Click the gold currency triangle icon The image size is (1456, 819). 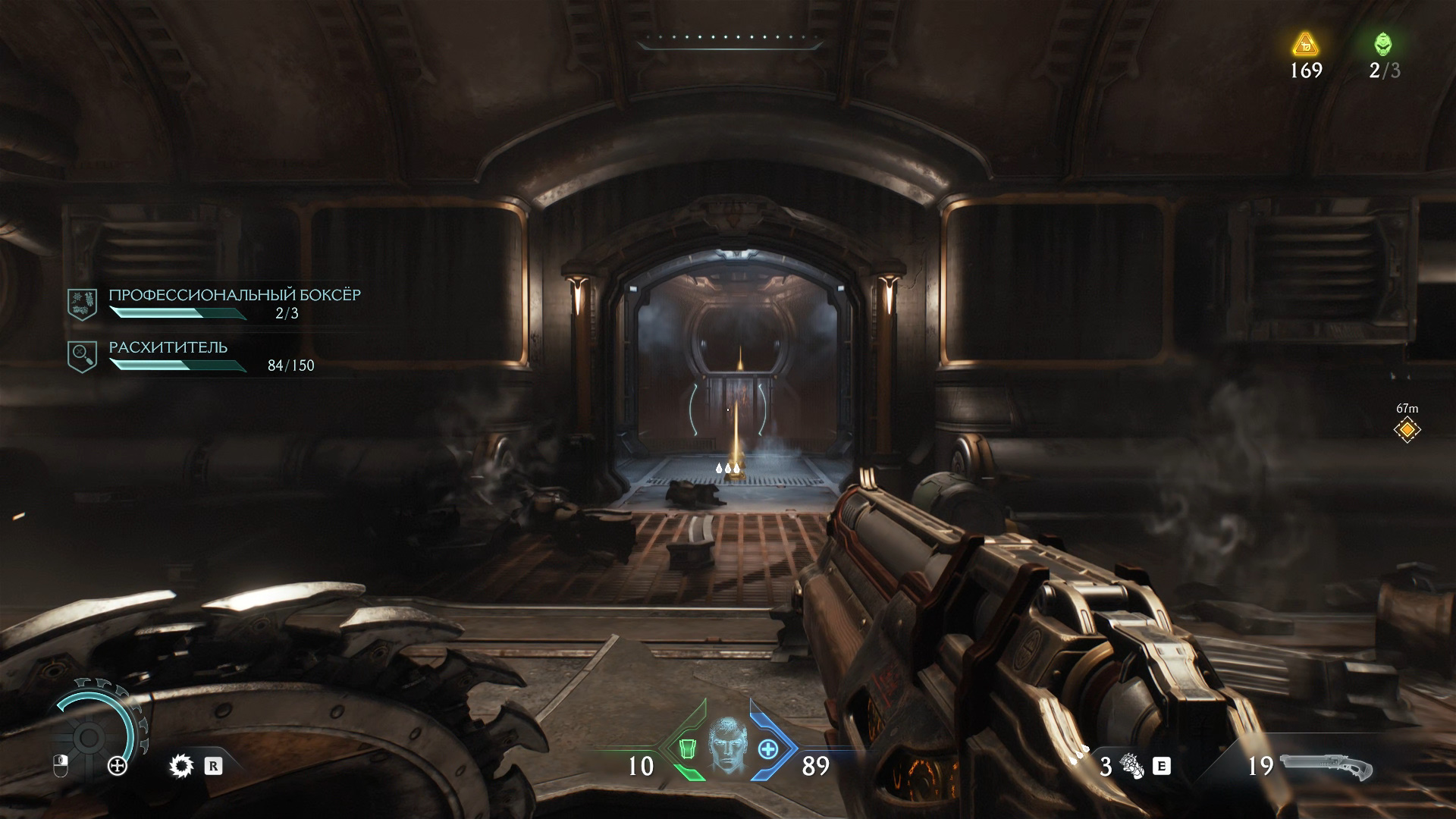(1304, 44)
